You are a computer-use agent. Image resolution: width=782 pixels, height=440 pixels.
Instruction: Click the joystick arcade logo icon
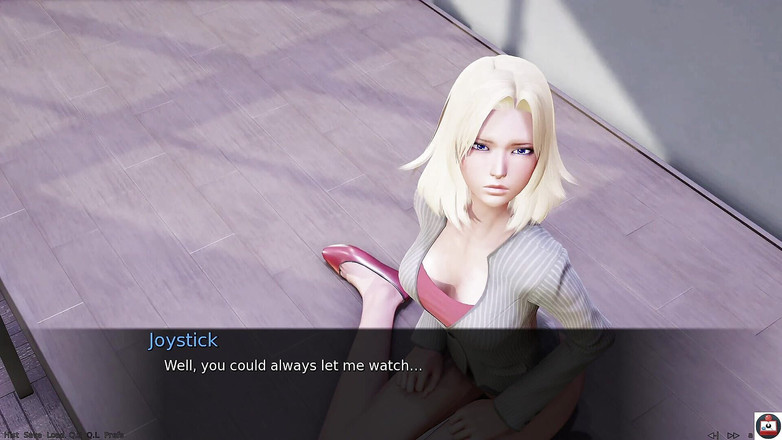[x=767, y=425]
